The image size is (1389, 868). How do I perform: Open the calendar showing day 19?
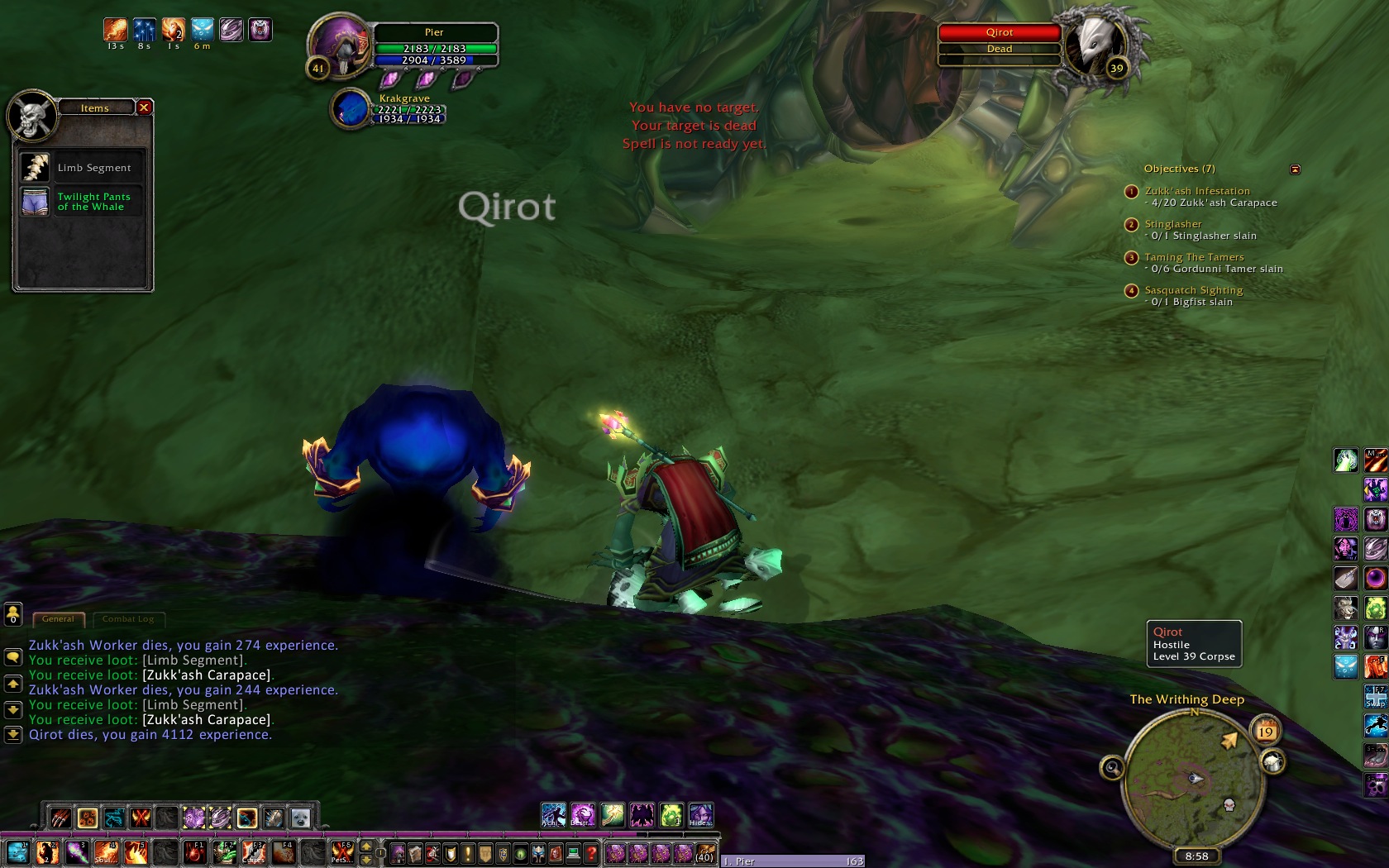pos(1265,731)
